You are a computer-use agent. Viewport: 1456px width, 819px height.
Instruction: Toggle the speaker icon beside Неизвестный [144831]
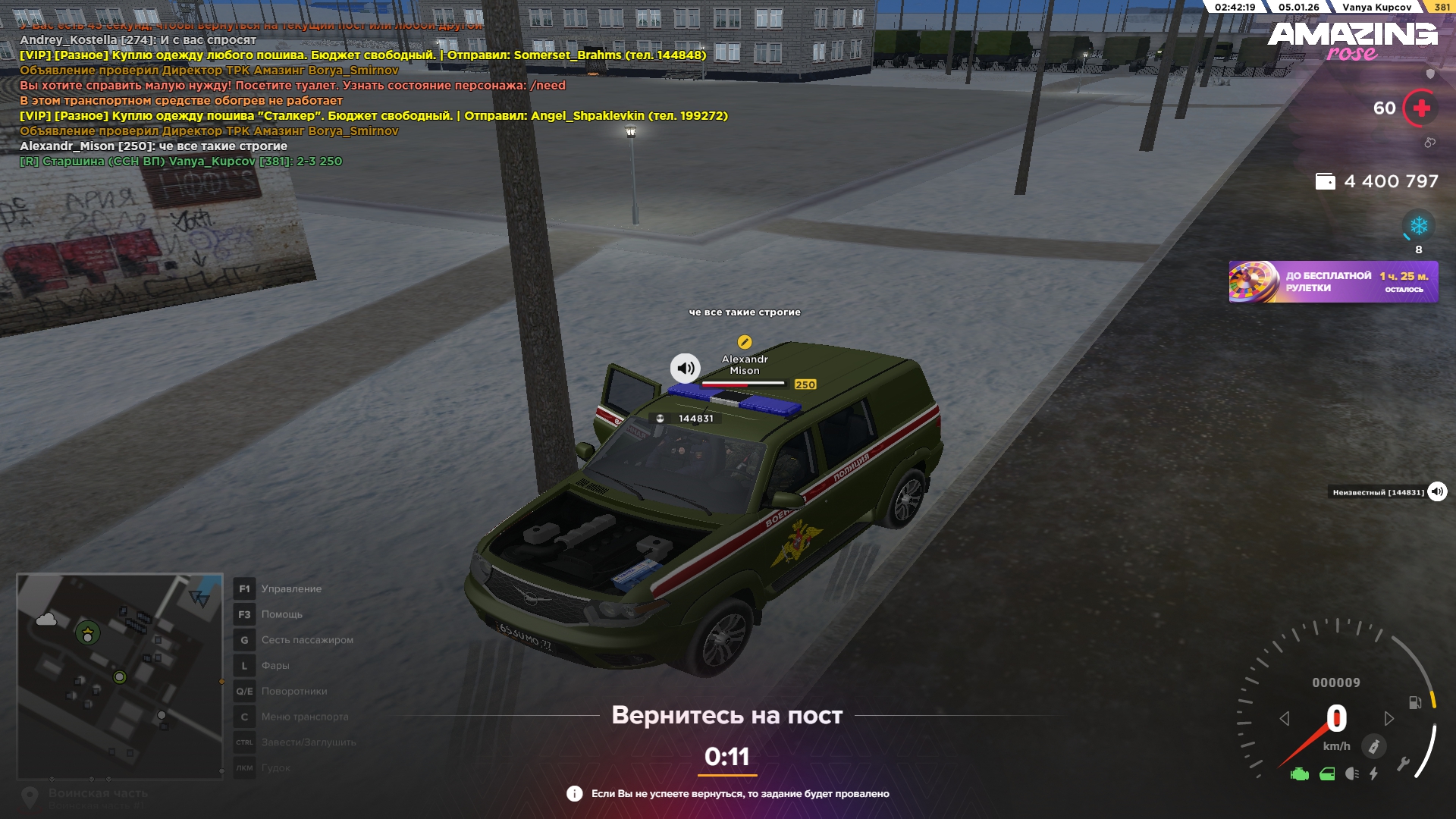click(1437, 492)
